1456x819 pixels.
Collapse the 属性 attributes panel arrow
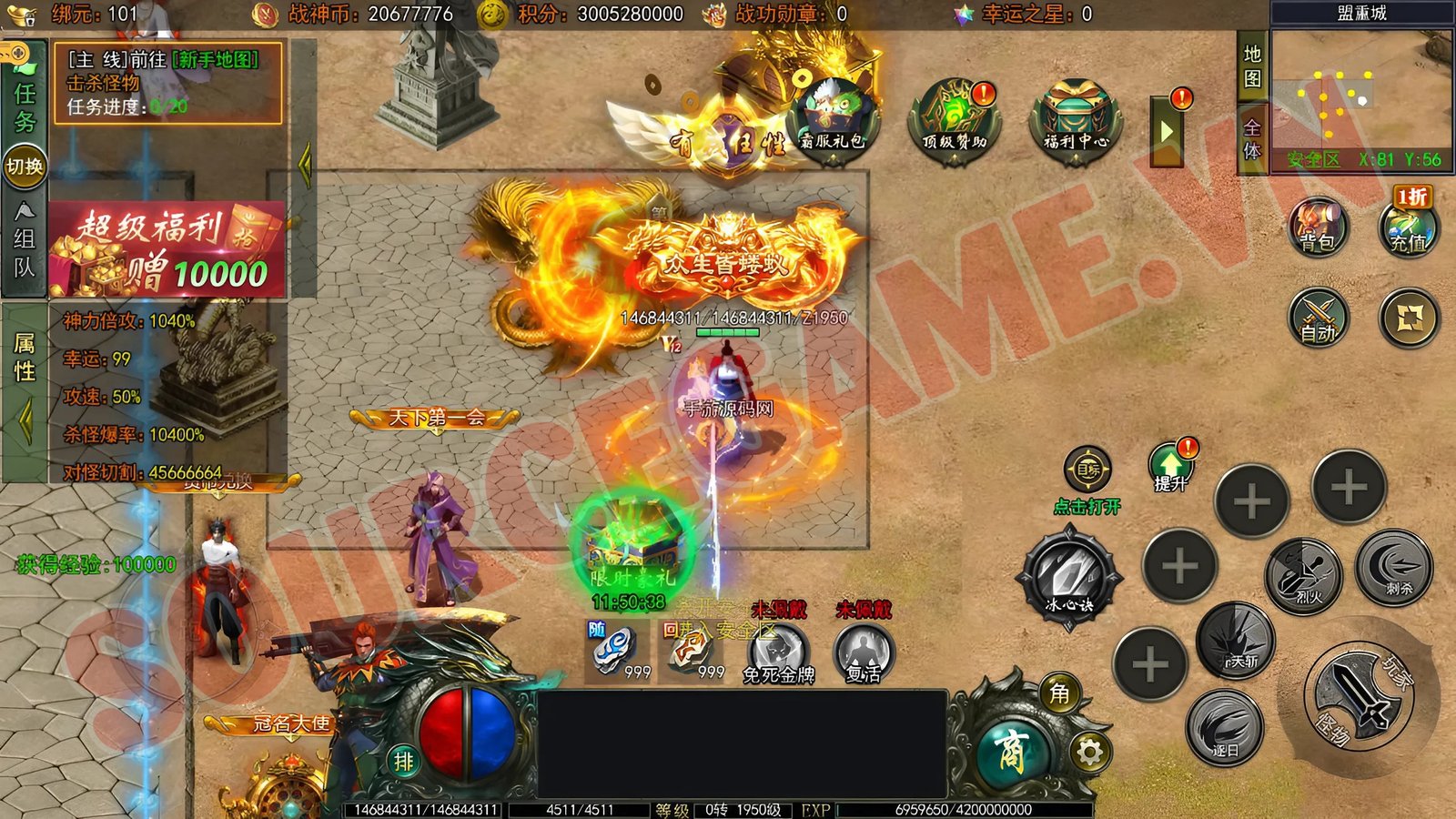point(25,419)
